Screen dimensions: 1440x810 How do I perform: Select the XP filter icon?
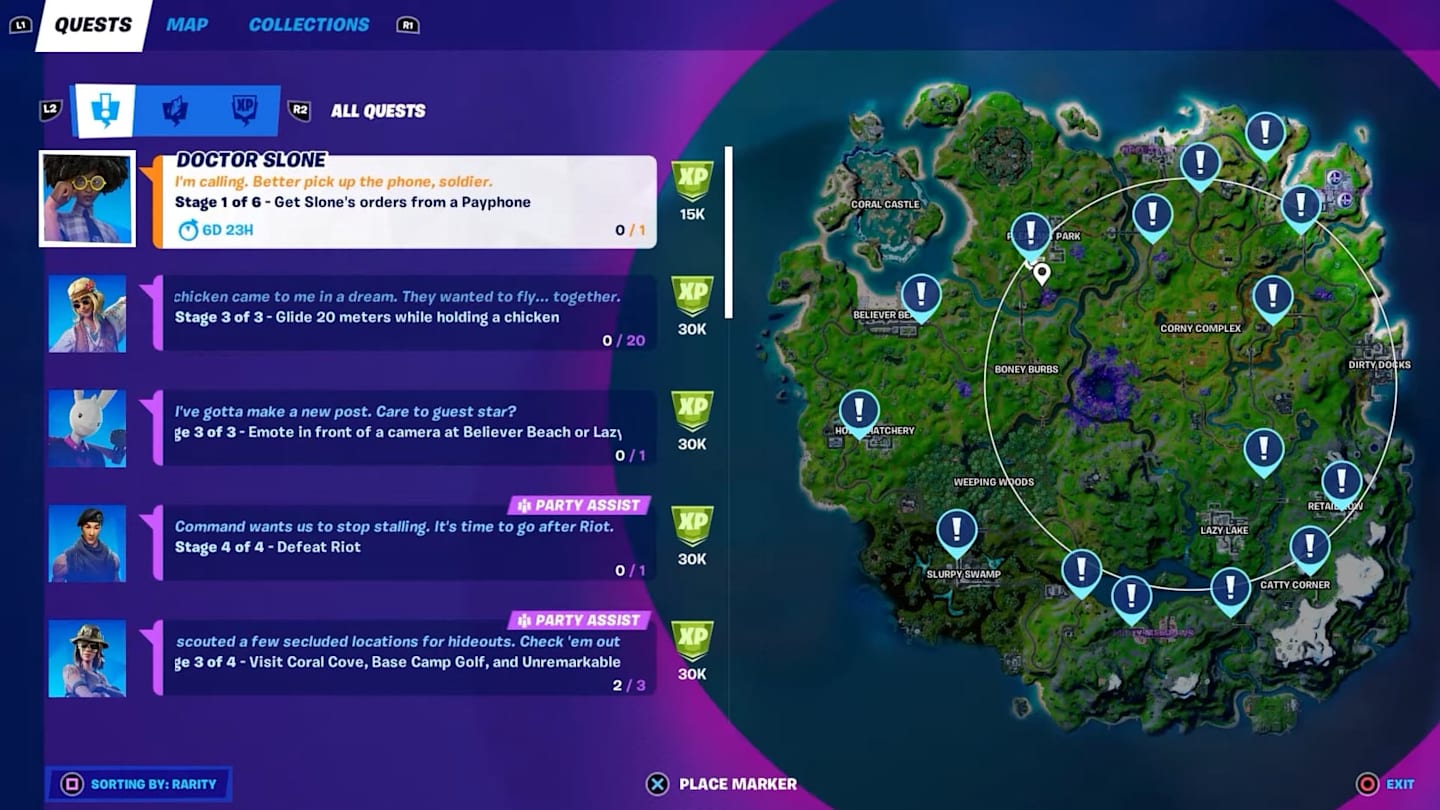tap(243, 110)
